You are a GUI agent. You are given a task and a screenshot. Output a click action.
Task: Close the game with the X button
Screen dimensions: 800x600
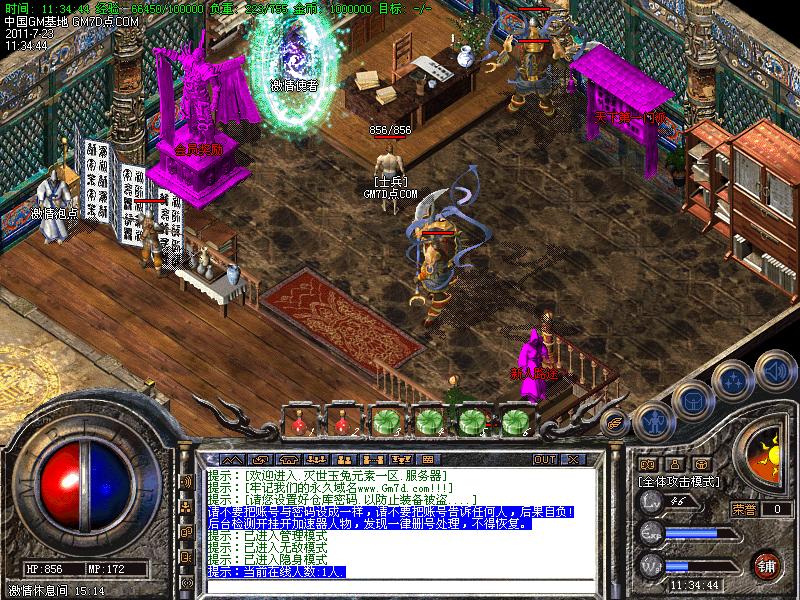[573, 459]
